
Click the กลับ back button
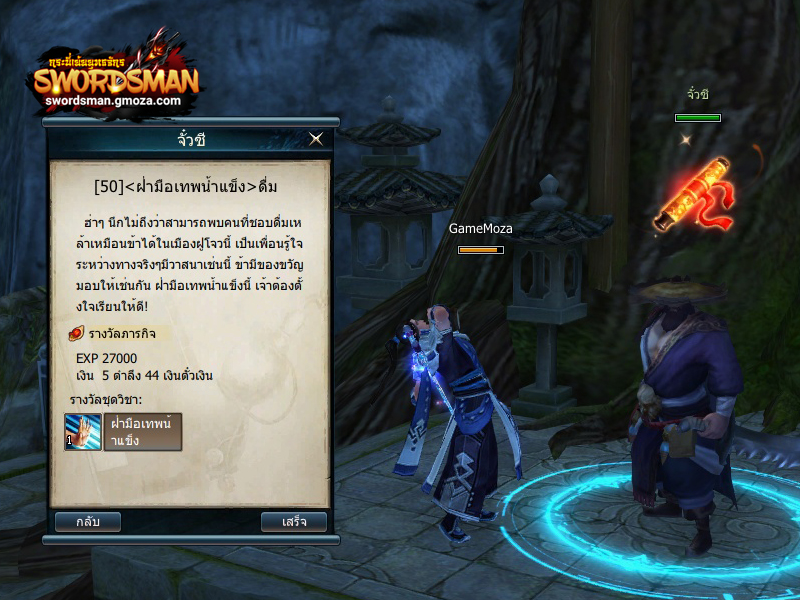(88, 521)
